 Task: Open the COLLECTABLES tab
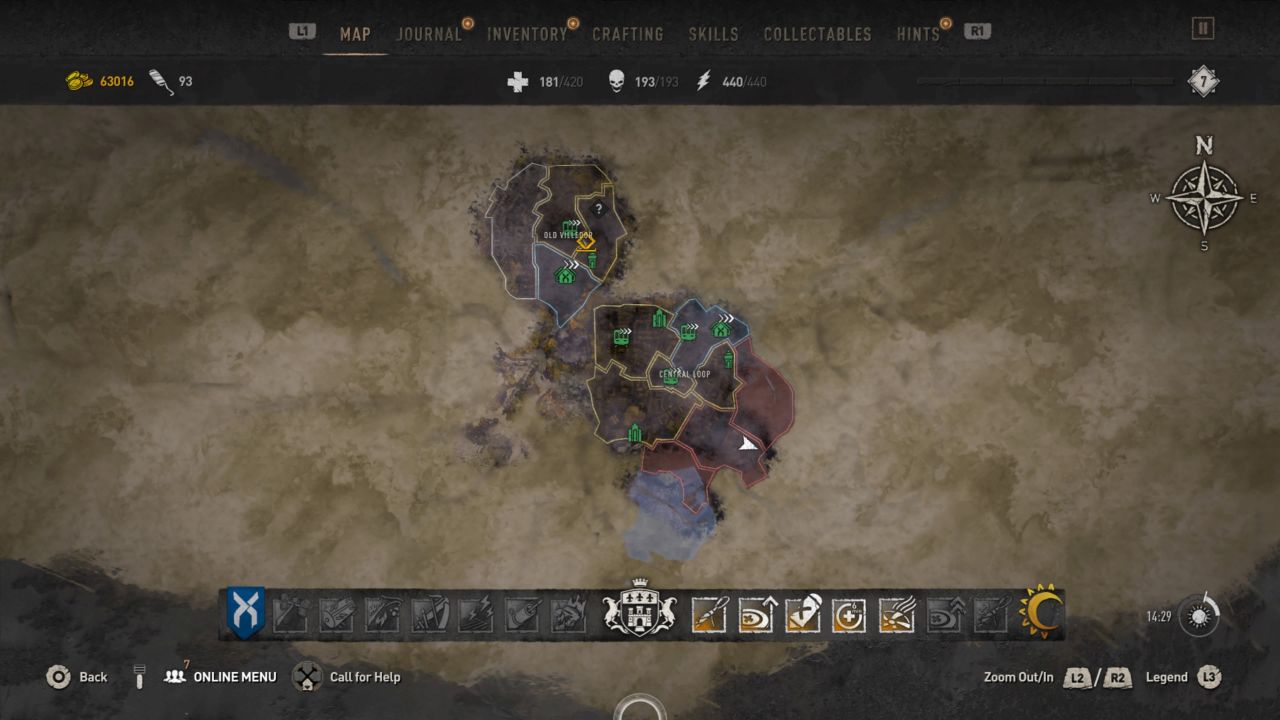[x=818, y=33]
